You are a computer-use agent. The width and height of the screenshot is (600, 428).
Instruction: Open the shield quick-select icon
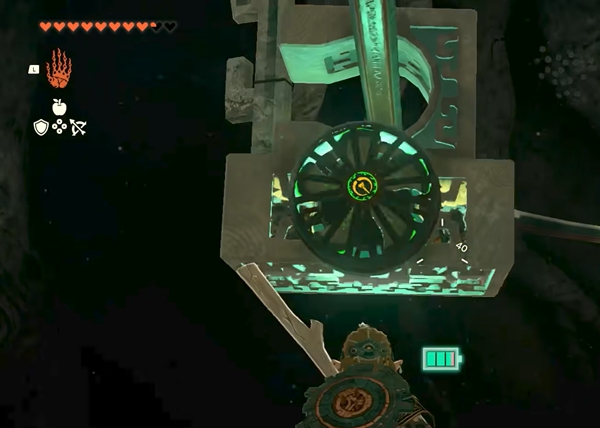pos(41,127)
